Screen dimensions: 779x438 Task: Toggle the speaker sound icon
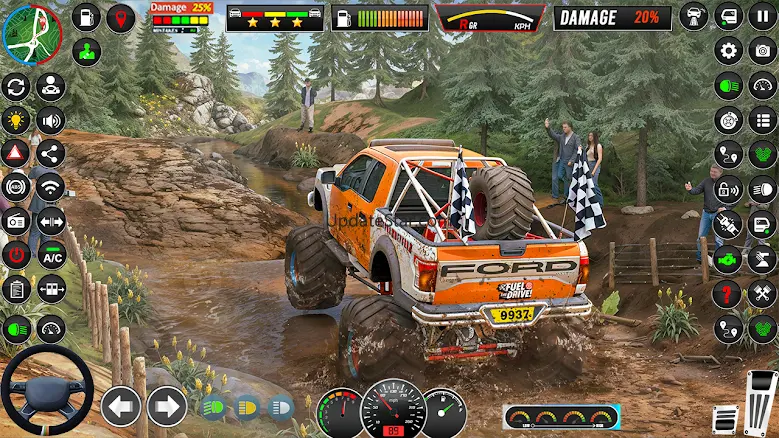click(50, 120)
